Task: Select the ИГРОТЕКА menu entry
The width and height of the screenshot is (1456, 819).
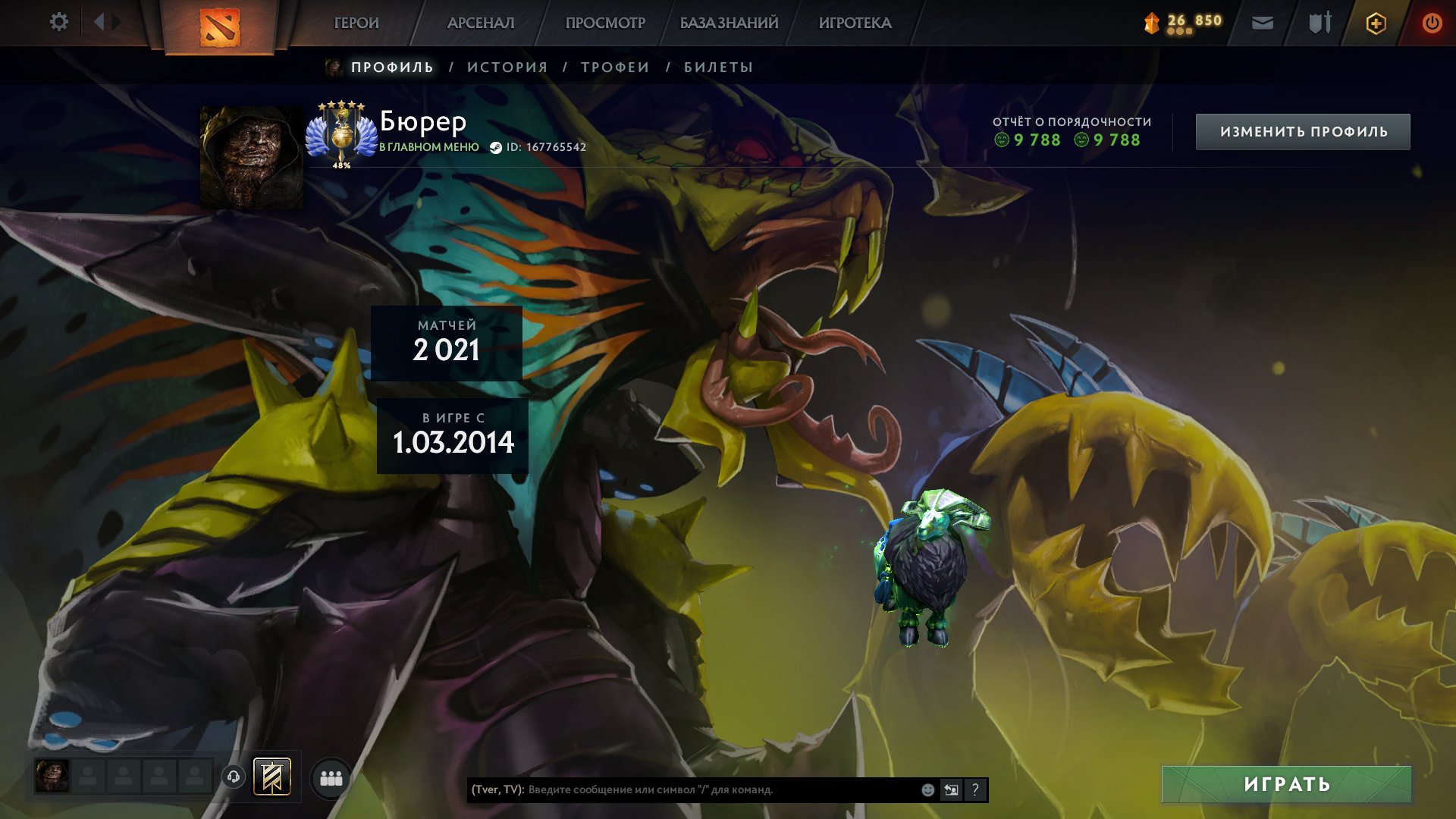Action: click(855, 24)
